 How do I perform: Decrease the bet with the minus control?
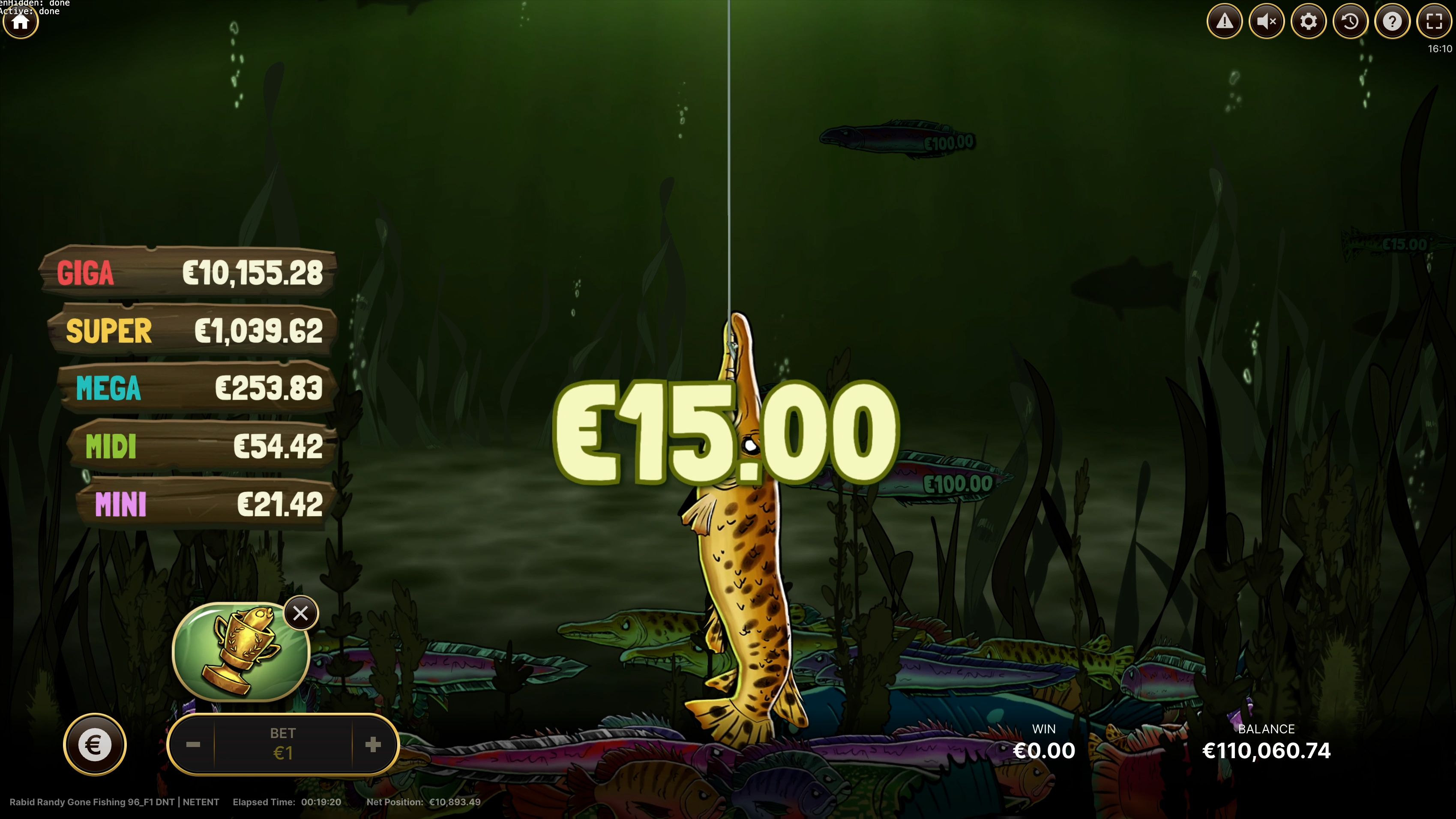tap(194, 744)
